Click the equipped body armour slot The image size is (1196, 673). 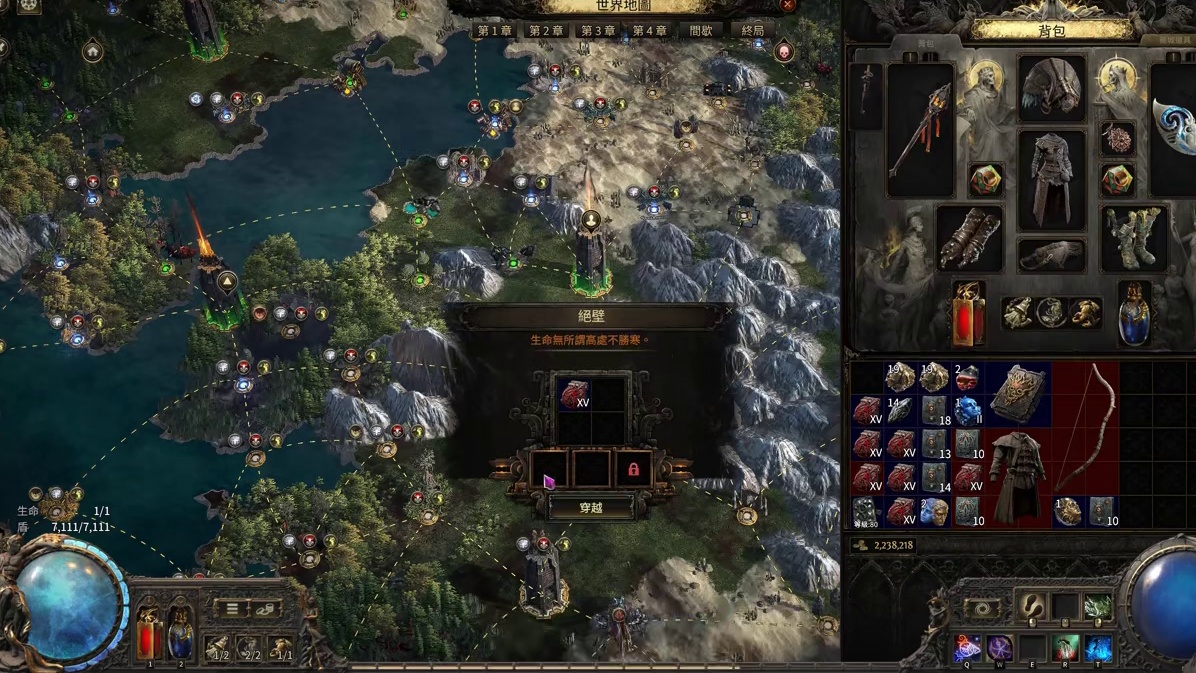point(1051,180)
